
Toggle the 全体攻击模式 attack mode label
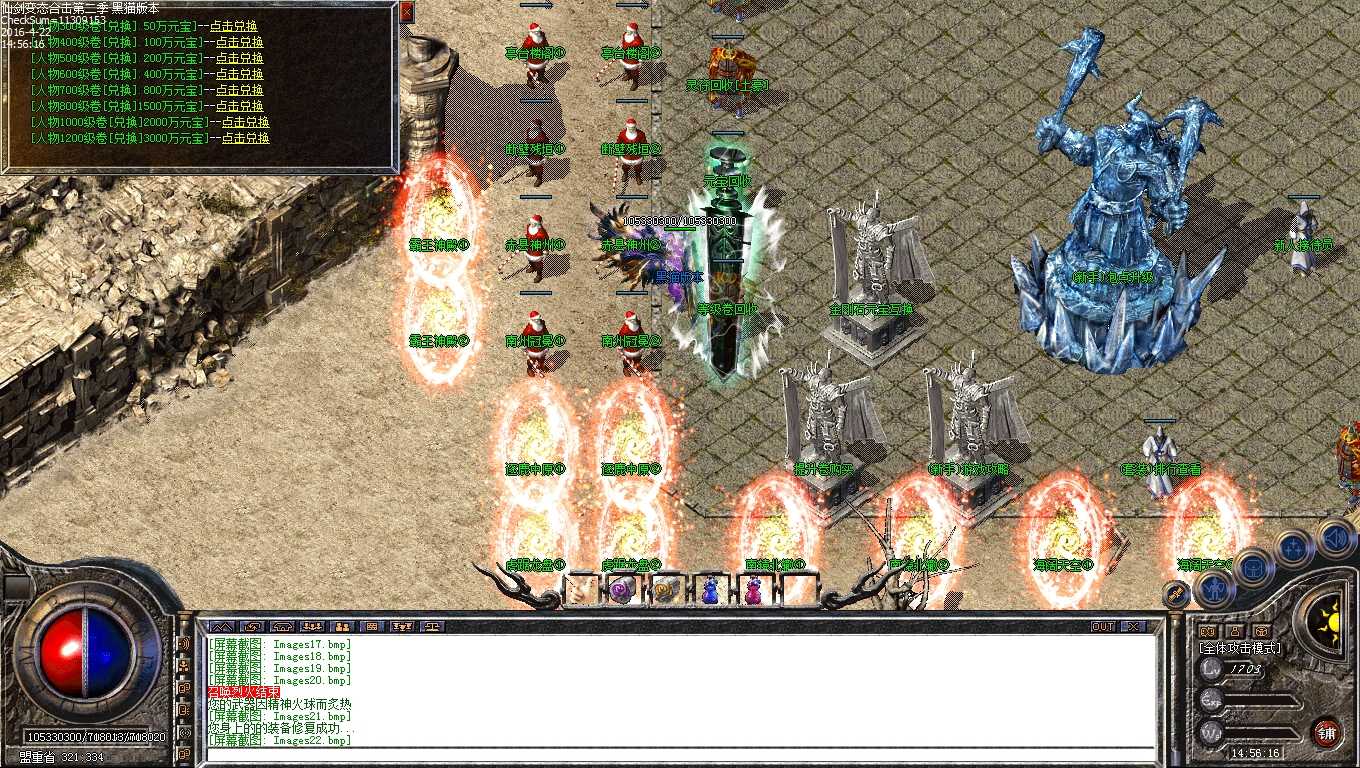tap(1240, 648)
